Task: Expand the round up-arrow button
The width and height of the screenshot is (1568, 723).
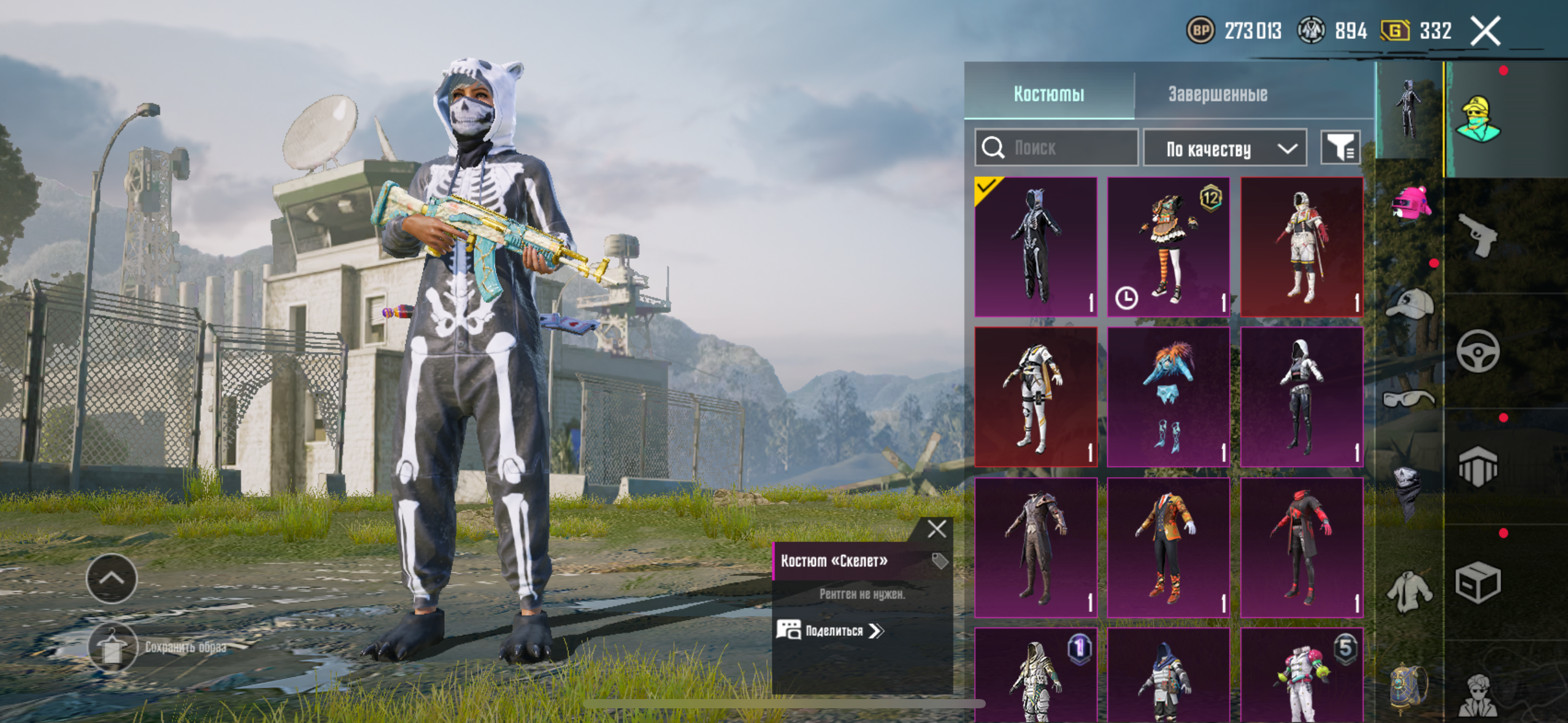Action: point(112,578)
